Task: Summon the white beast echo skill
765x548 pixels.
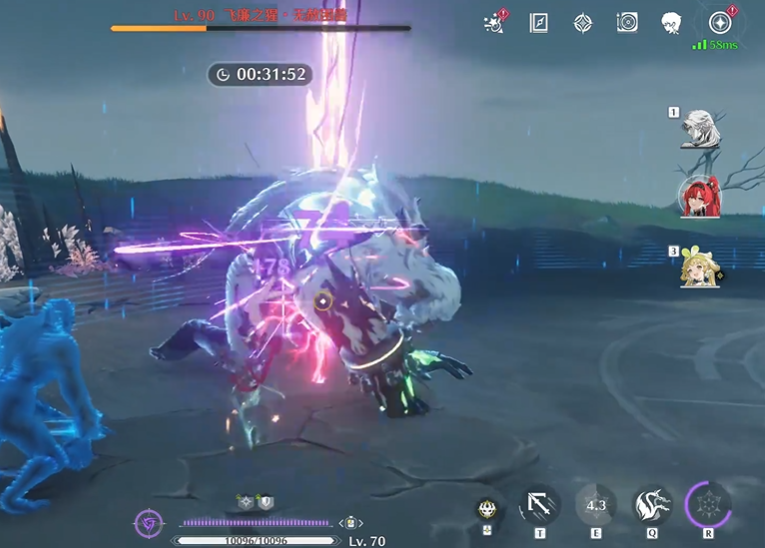Action: pos(652,505)
